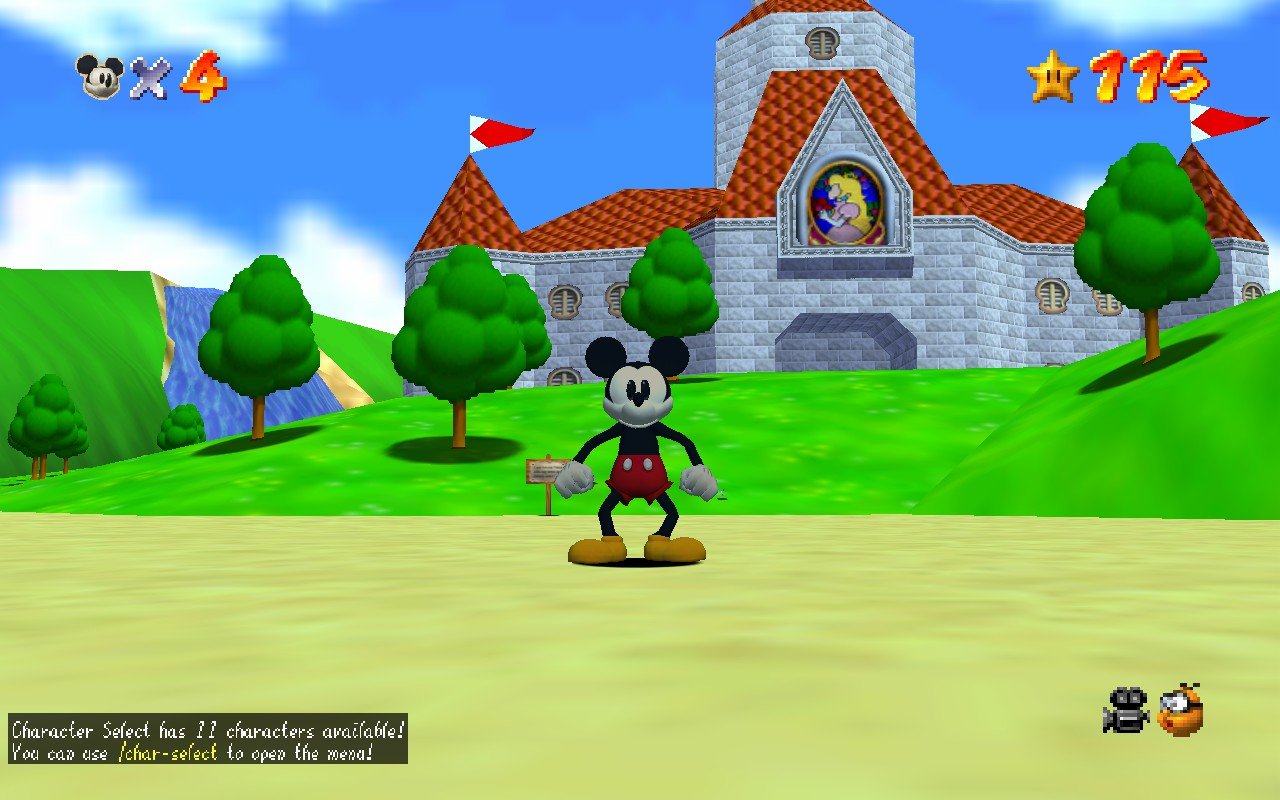Viewport: 1280px width, 800px height.
Task: Select the black camera icon
Action: click(x=1127, y=710)
